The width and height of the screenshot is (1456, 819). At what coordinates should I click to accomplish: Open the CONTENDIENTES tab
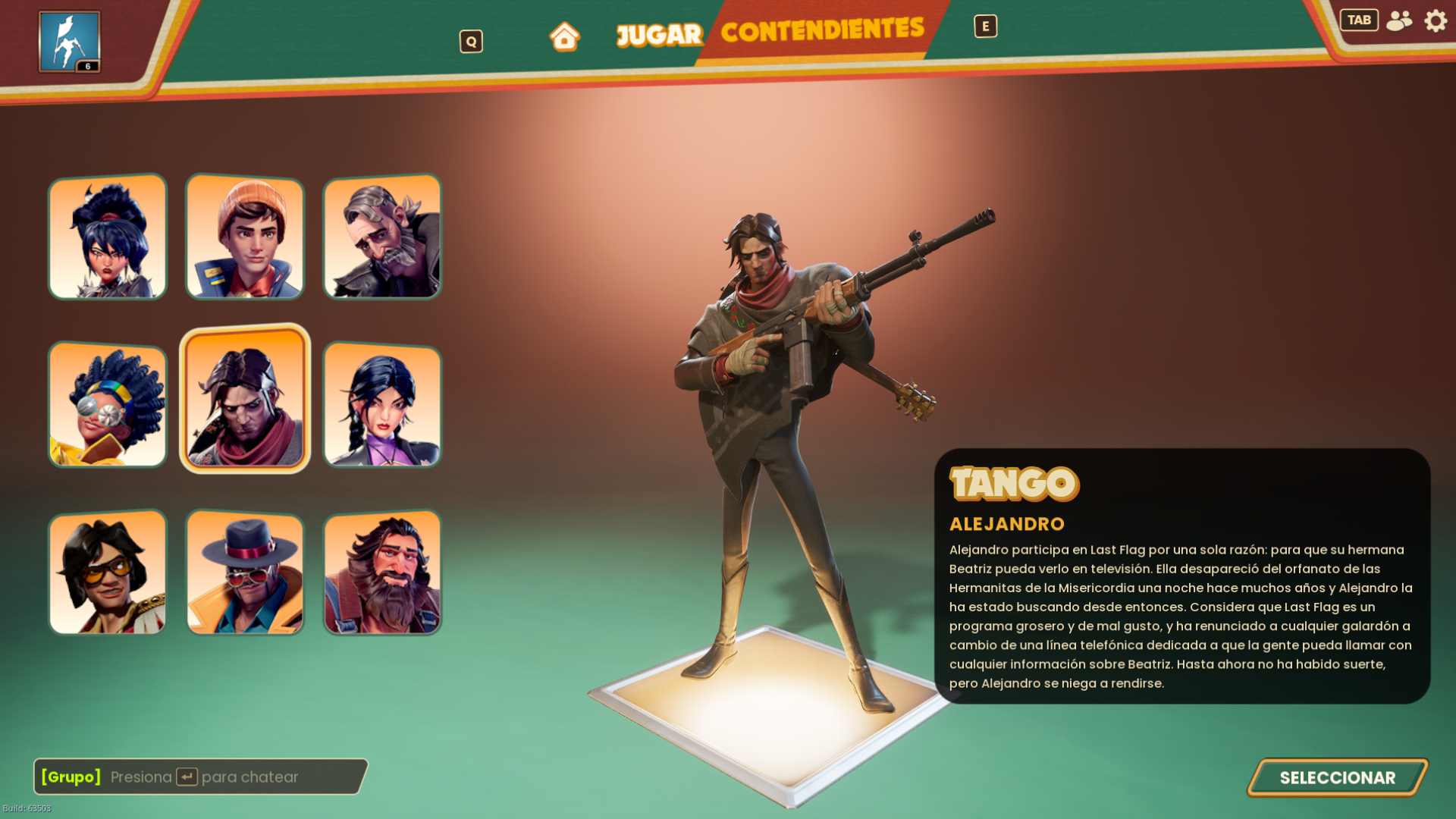tap(822, 31)
